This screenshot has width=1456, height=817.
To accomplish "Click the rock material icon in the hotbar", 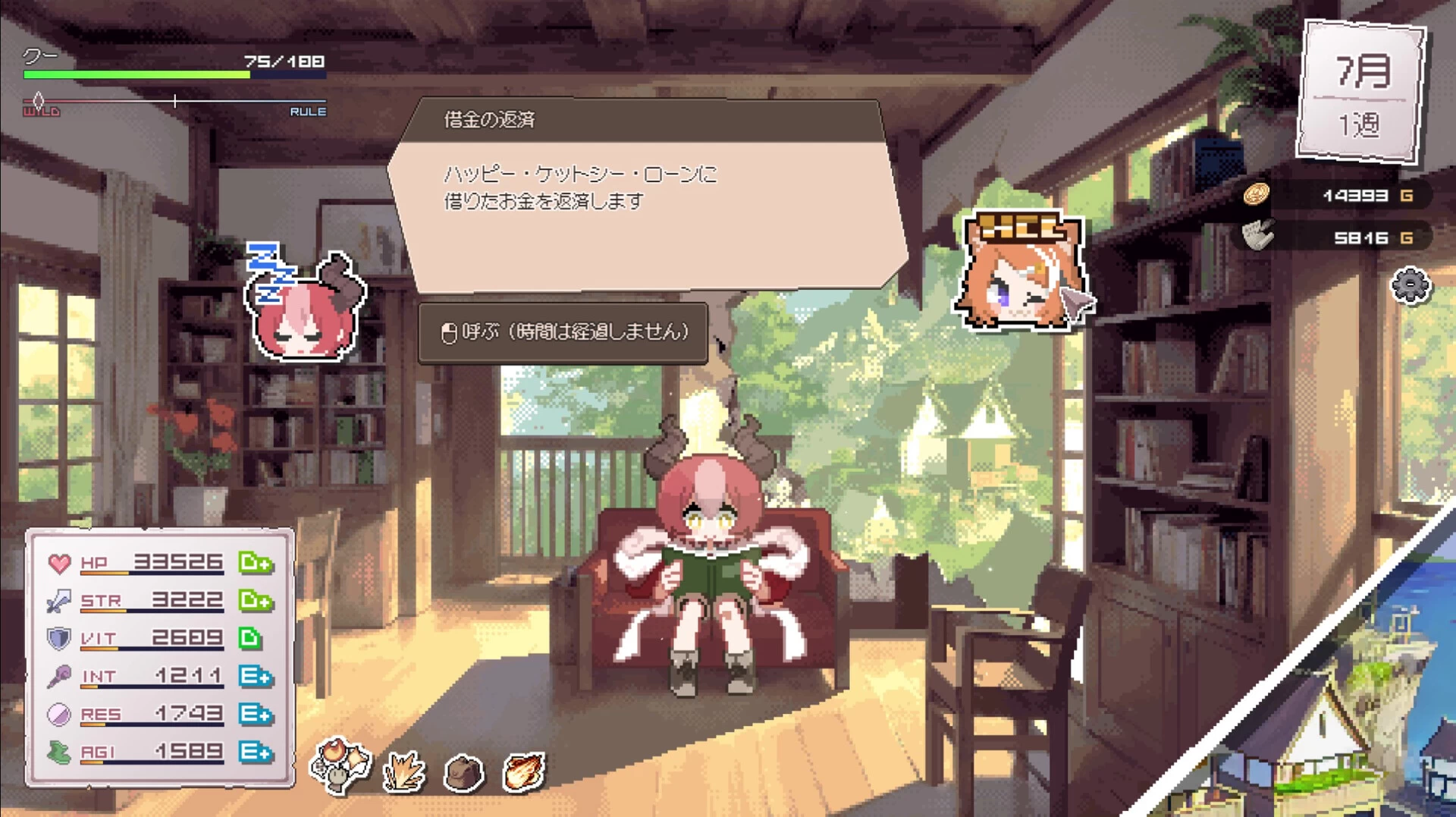I will point(464,772).
